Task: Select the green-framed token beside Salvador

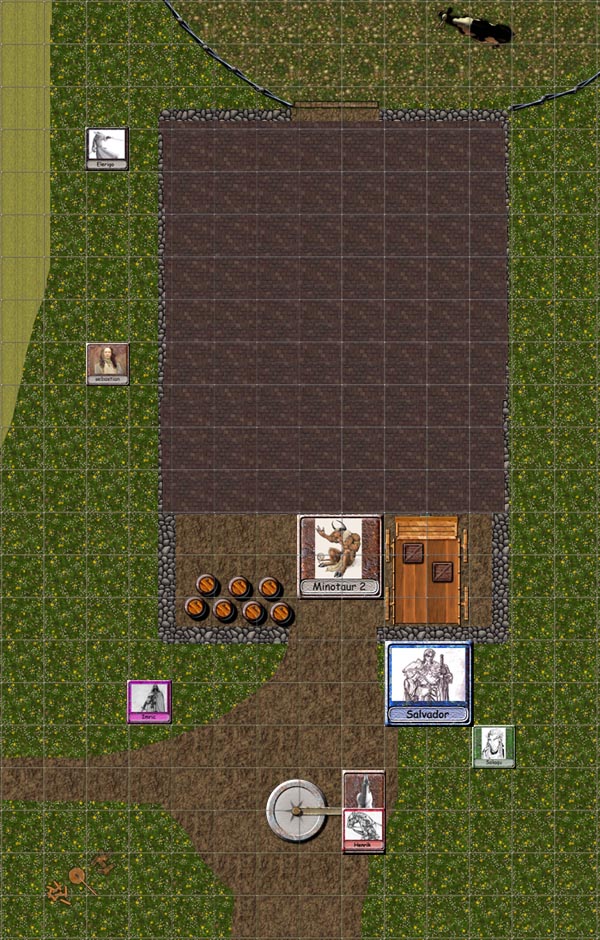Action: pyautogui.click(x=493, y=747)
